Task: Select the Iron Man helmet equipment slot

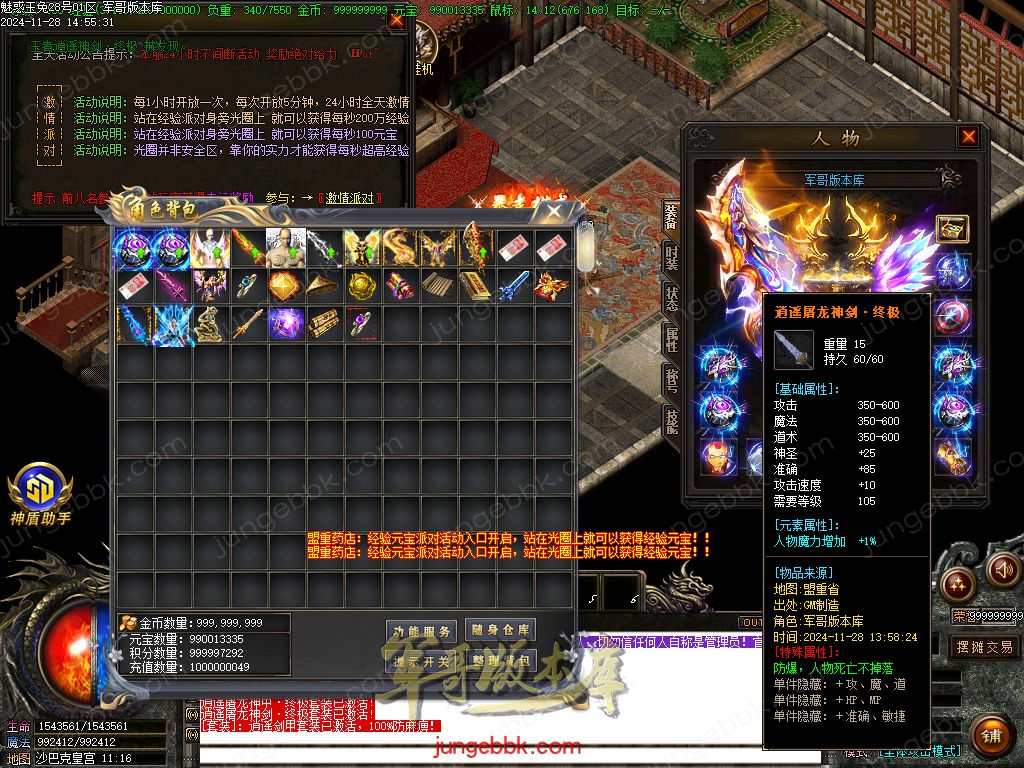Action: pos(716,456)
